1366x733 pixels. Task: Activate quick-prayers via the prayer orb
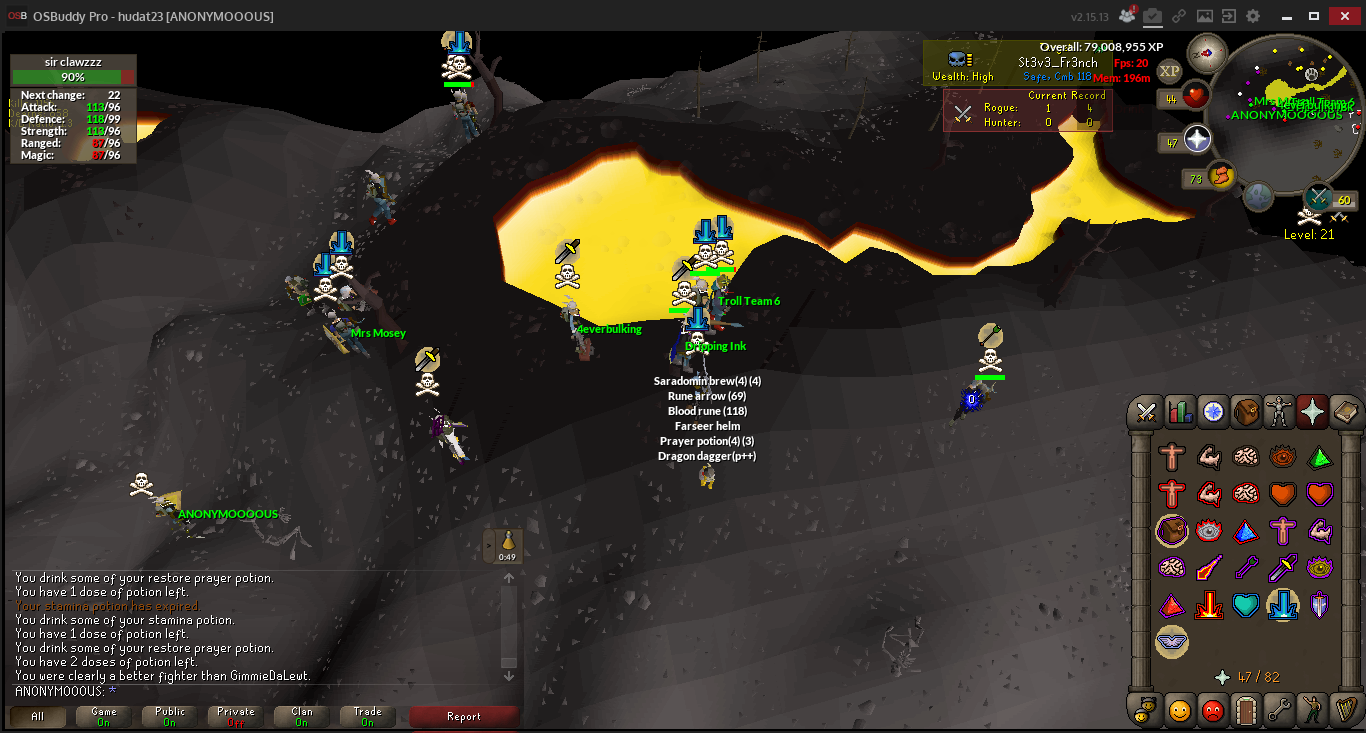[x=1198, y=140]
